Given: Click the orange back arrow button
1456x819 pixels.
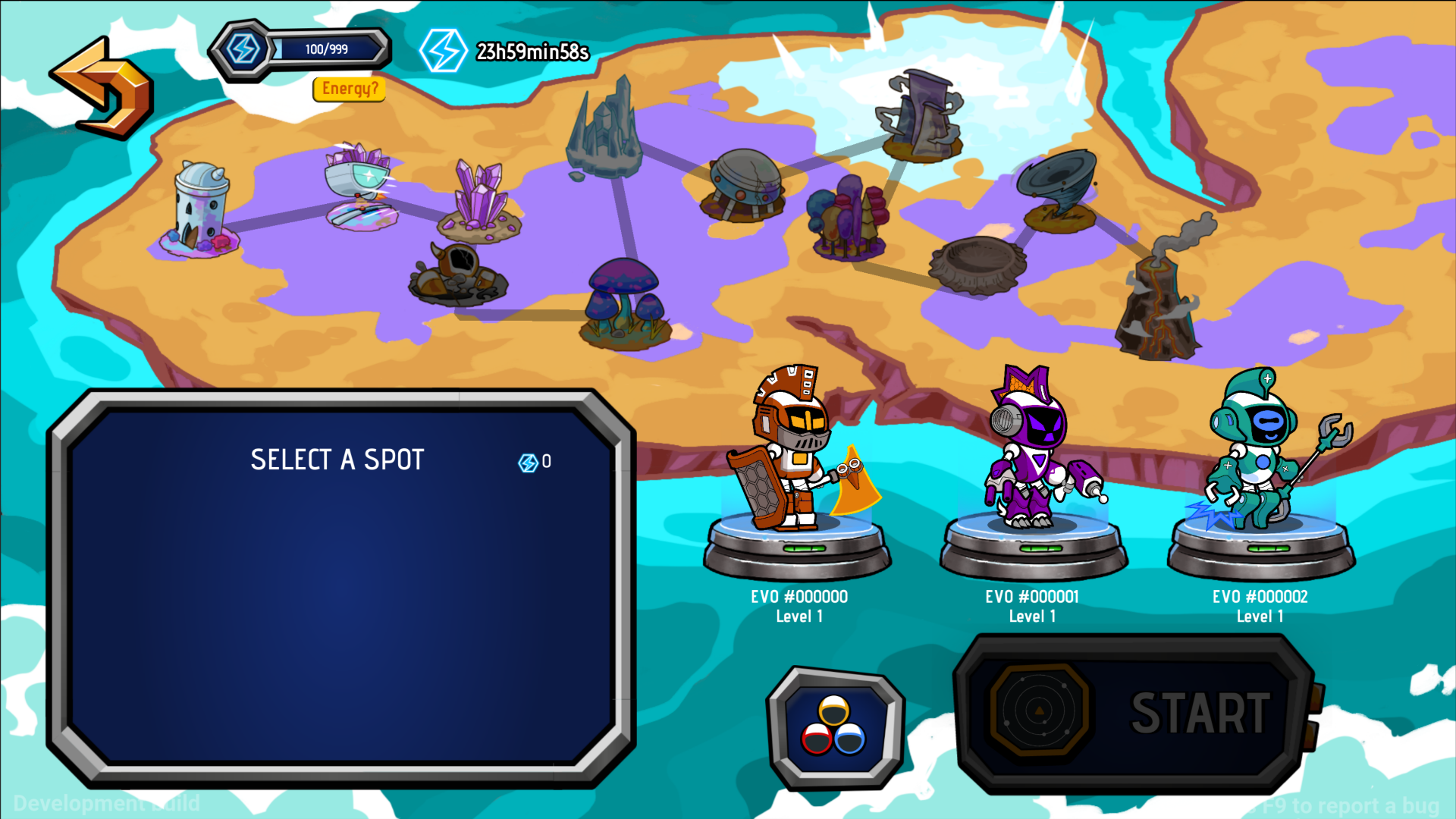Looking at the screenshot, I should (x=102, y=89).
